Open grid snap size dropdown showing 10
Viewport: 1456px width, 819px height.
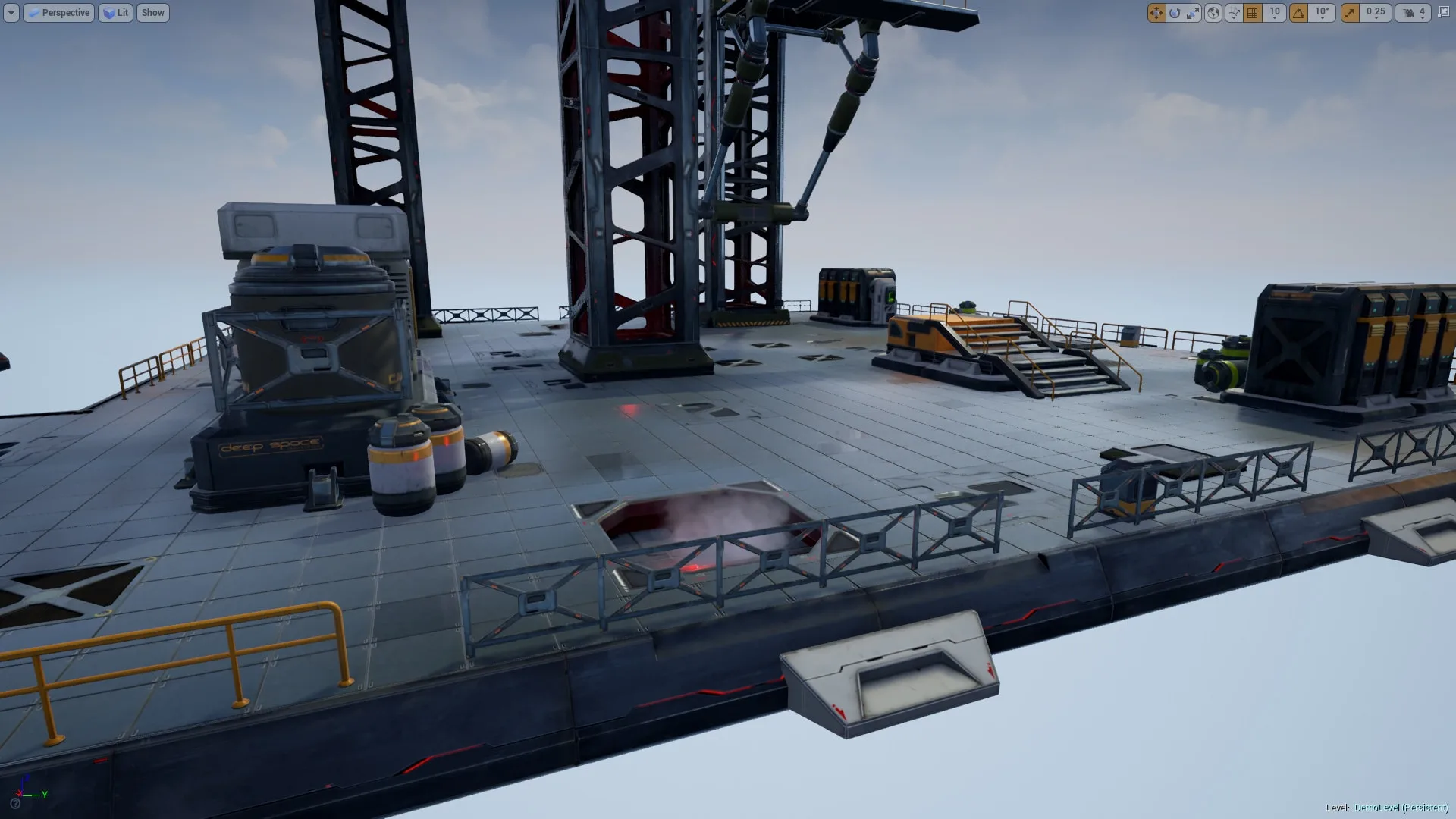point(1275,13)
